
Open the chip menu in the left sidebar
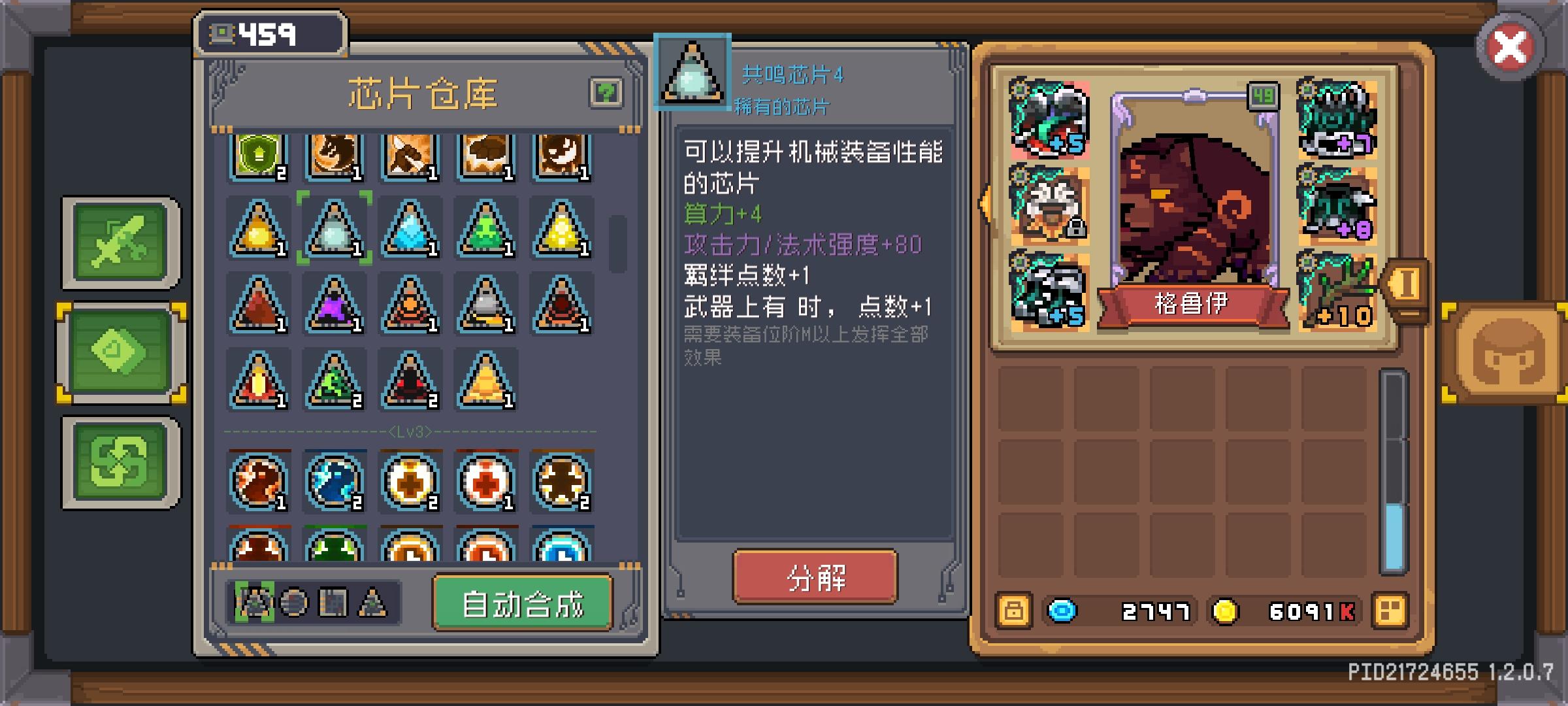pyautogui.click(x=121, y=351)
